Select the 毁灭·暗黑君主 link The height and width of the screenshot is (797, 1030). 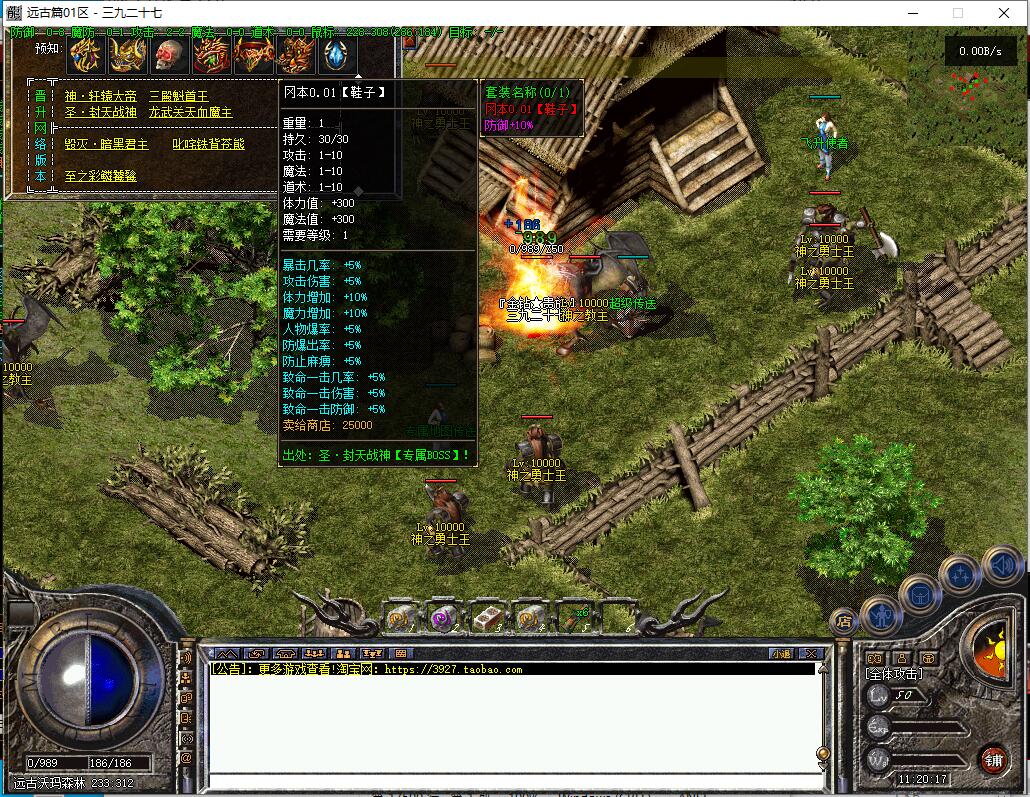click(x=106, y=144)
